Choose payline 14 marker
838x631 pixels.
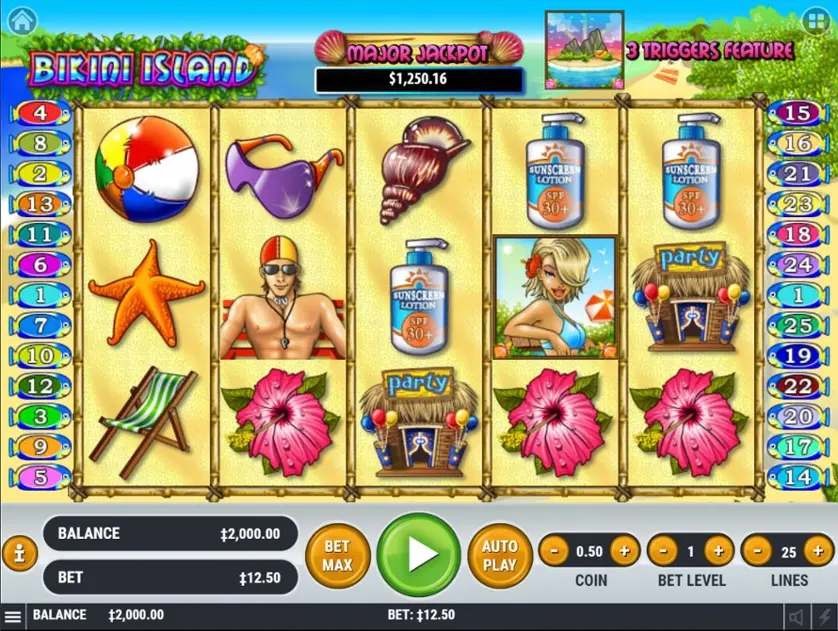point(796,477)
